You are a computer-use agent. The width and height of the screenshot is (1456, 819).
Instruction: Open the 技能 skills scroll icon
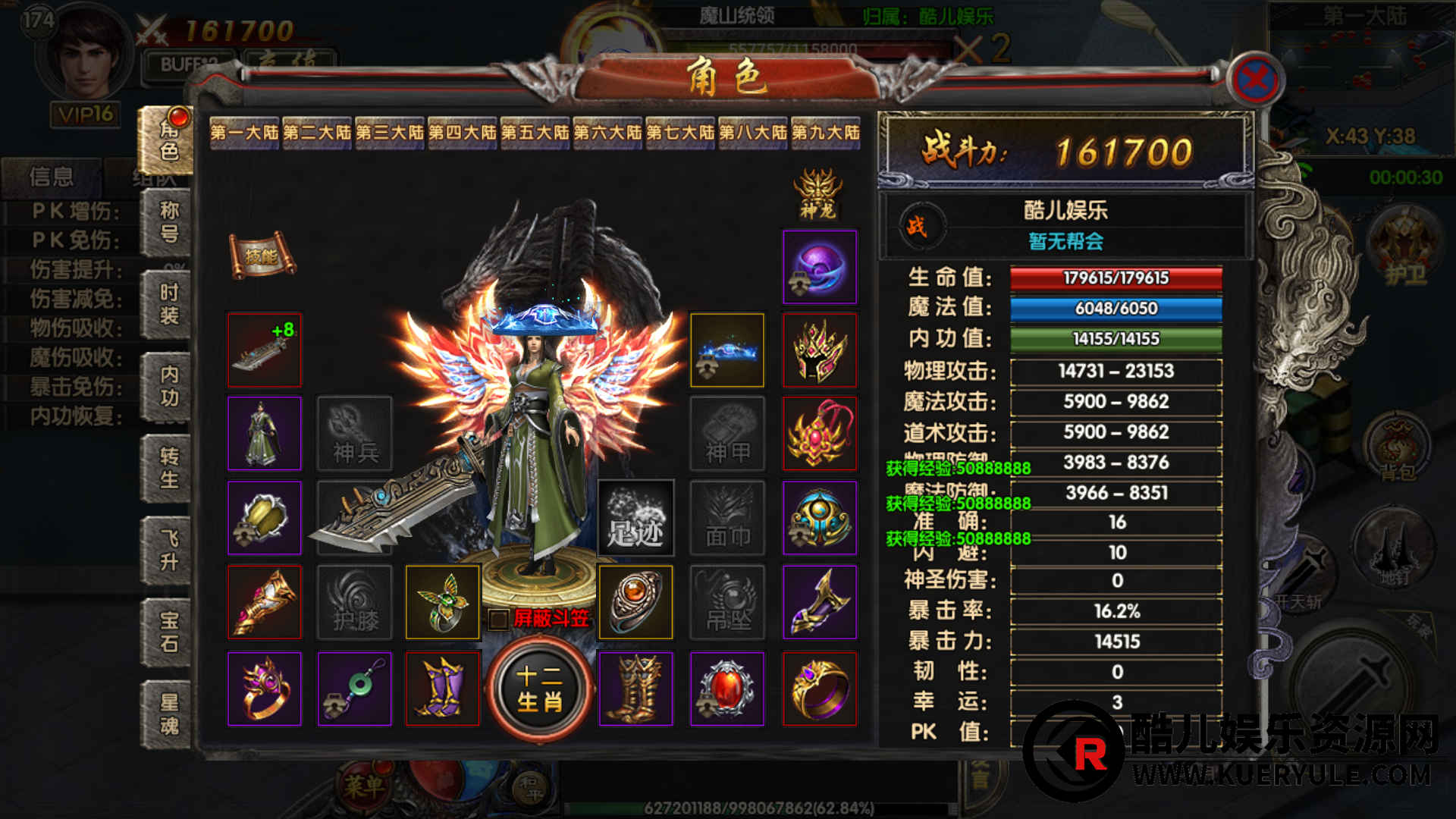[262, 256]
